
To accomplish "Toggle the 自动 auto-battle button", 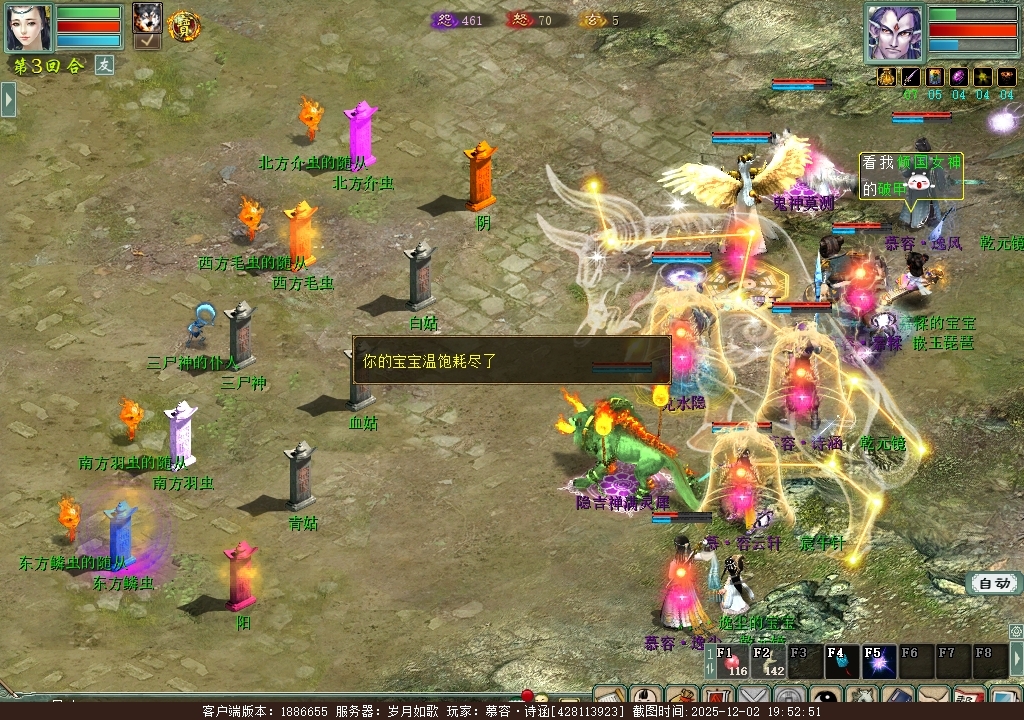I will [994, 584].
